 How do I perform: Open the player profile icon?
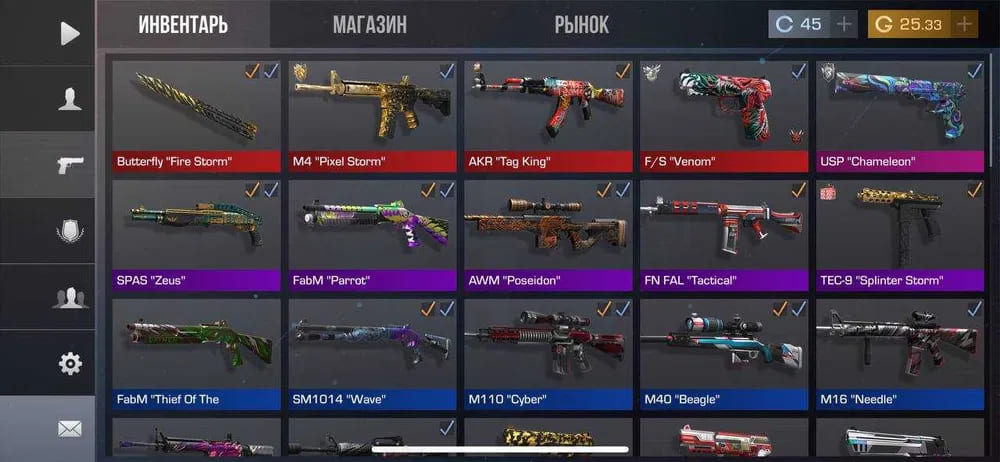tap(69, 99)
